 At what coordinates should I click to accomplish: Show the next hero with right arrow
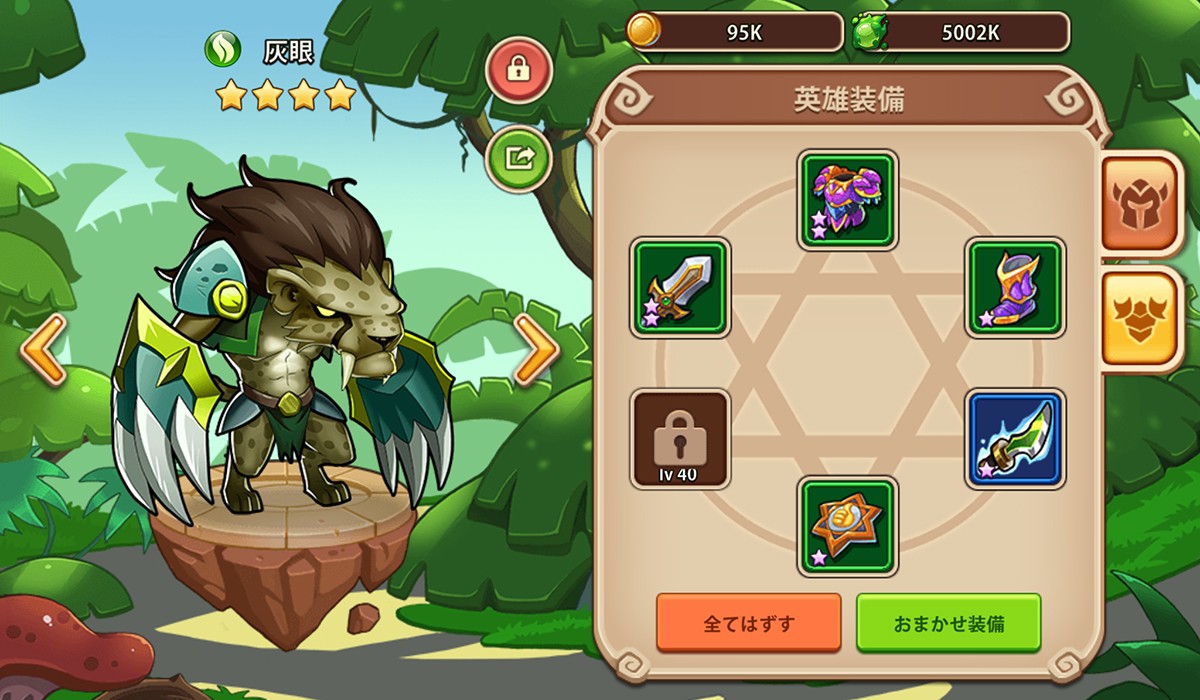coord(536,349)
